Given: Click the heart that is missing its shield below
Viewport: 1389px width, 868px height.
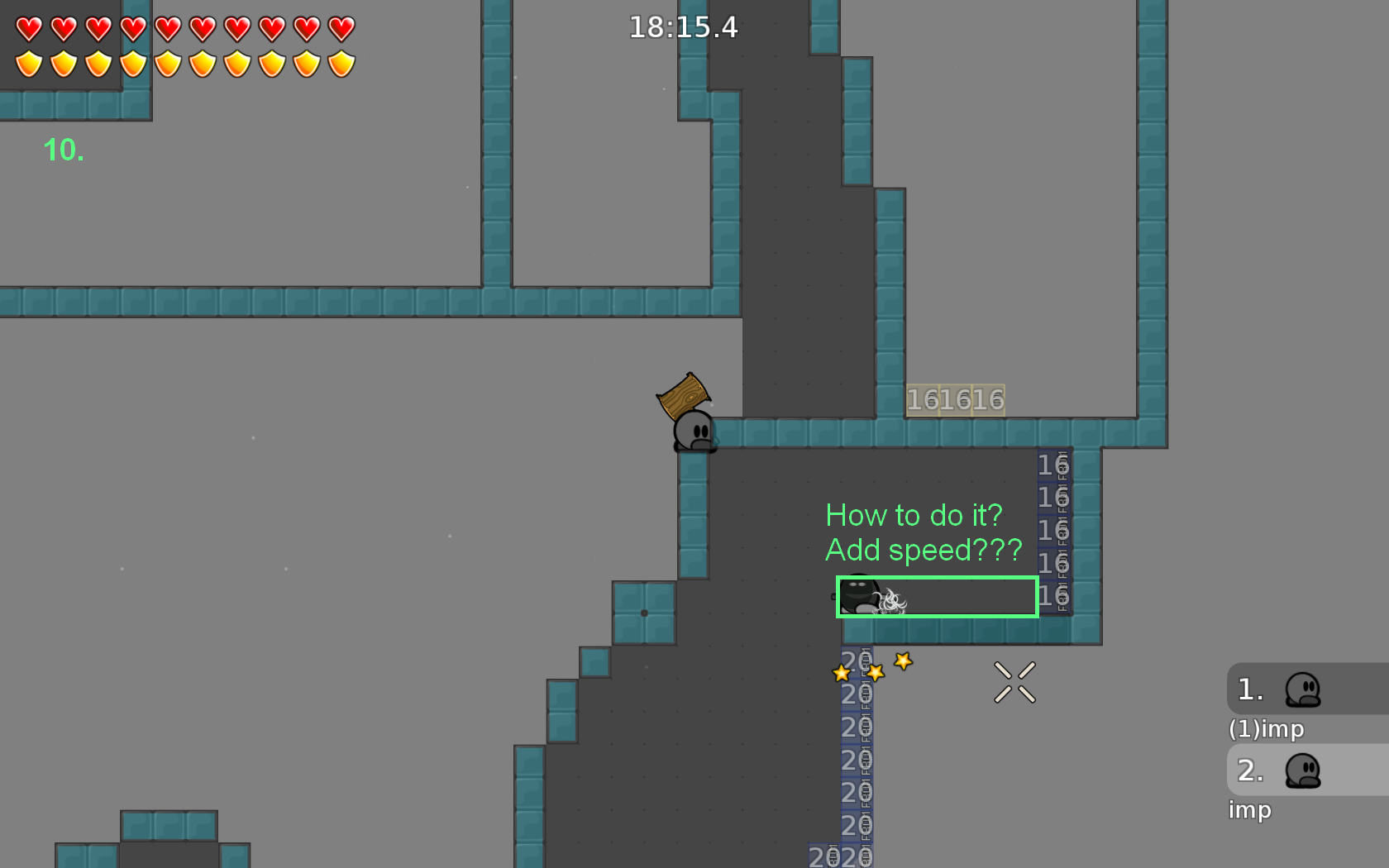Looking at the screenshot, I should (x=340, y=27).
